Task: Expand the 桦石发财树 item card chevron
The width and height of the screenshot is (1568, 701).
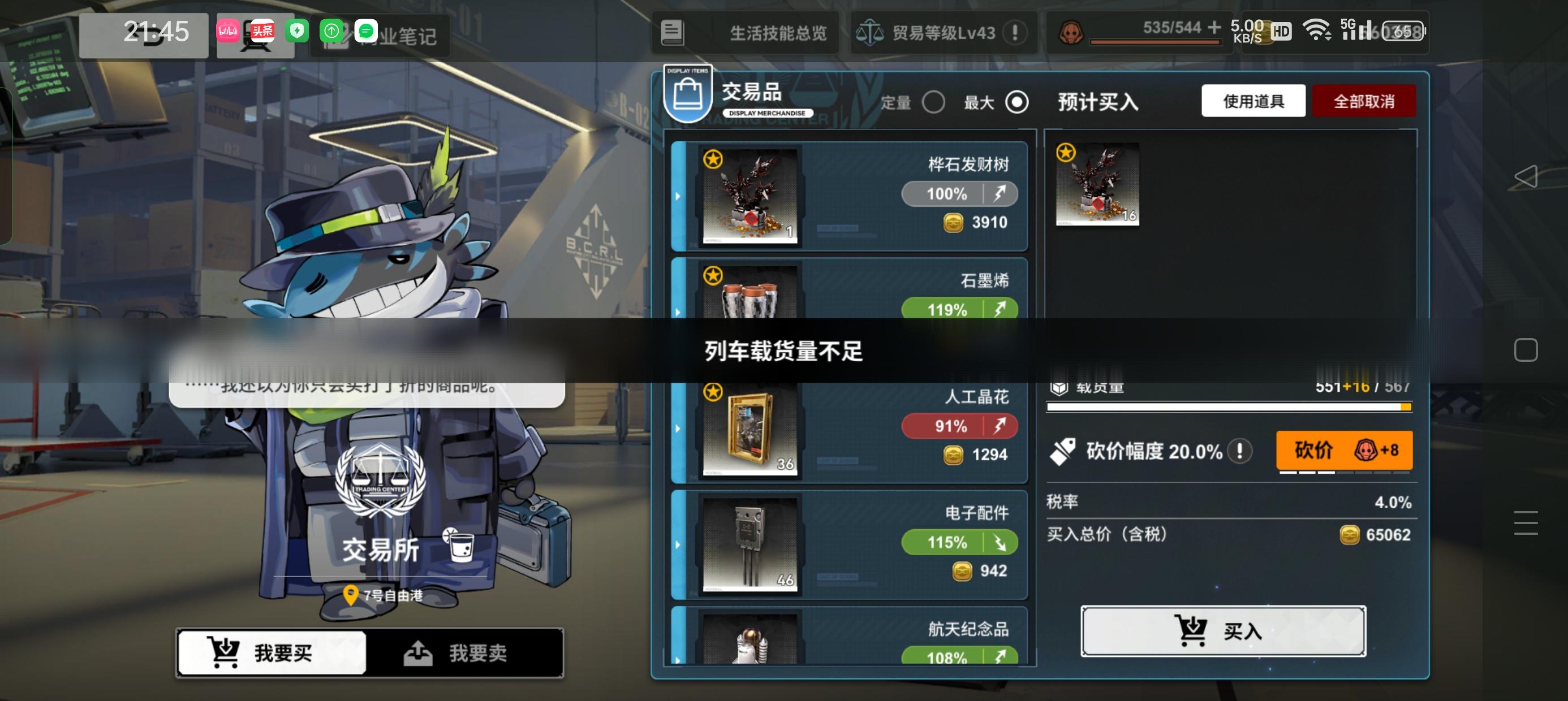Action: pos(678,197)
